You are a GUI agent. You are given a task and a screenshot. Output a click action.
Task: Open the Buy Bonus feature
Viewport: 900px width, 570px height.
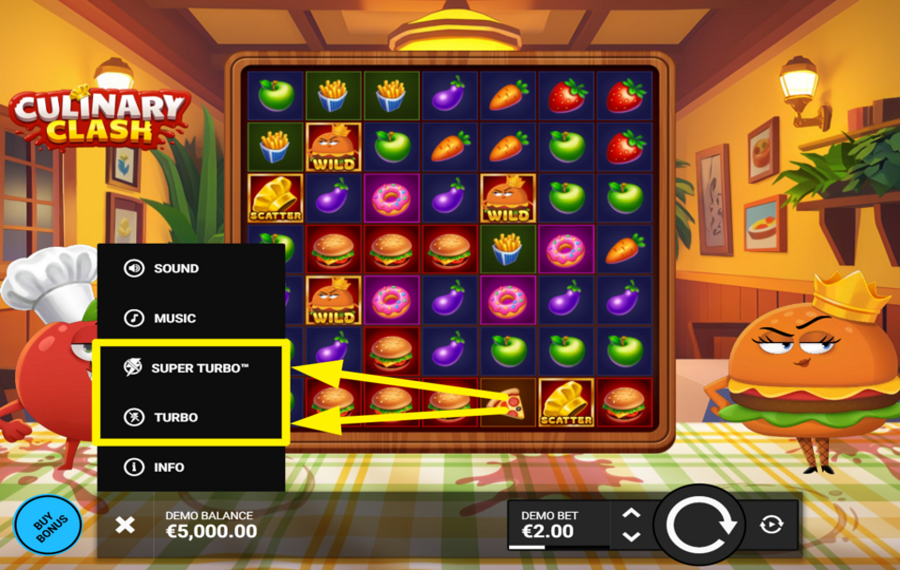[x=49, y=525]
